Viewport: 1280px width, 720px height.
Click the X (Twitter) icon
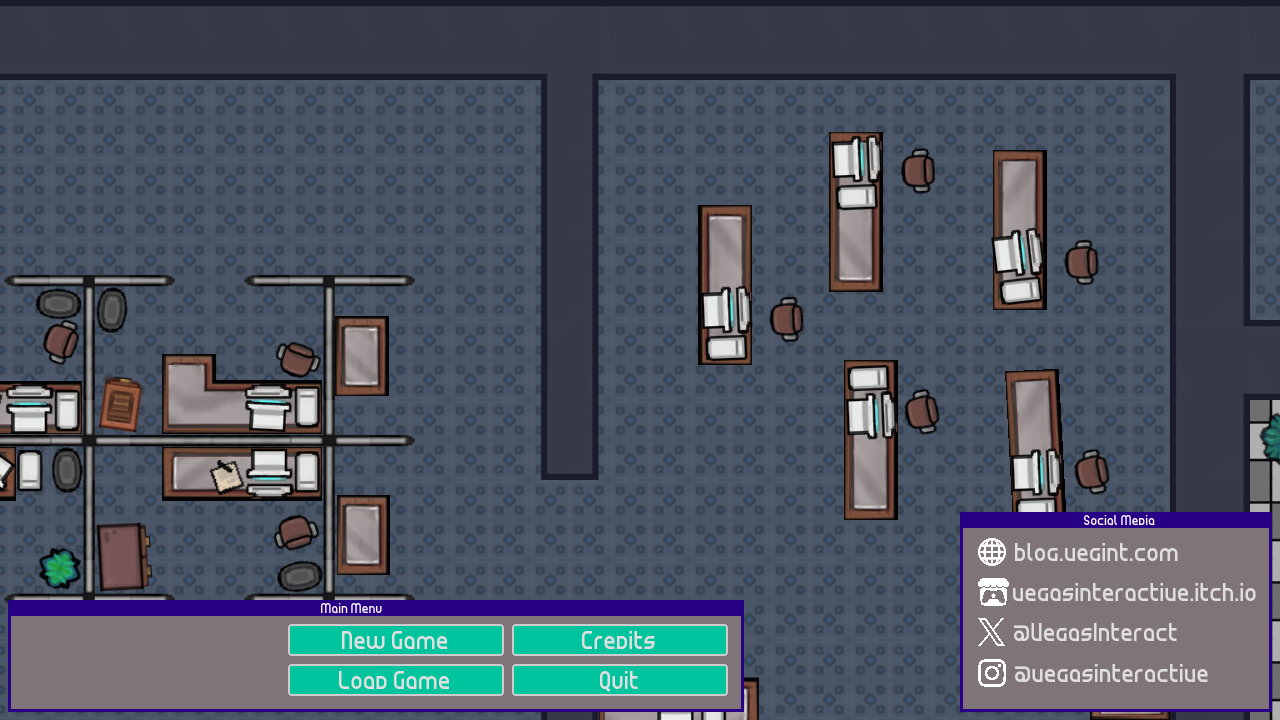991,632
